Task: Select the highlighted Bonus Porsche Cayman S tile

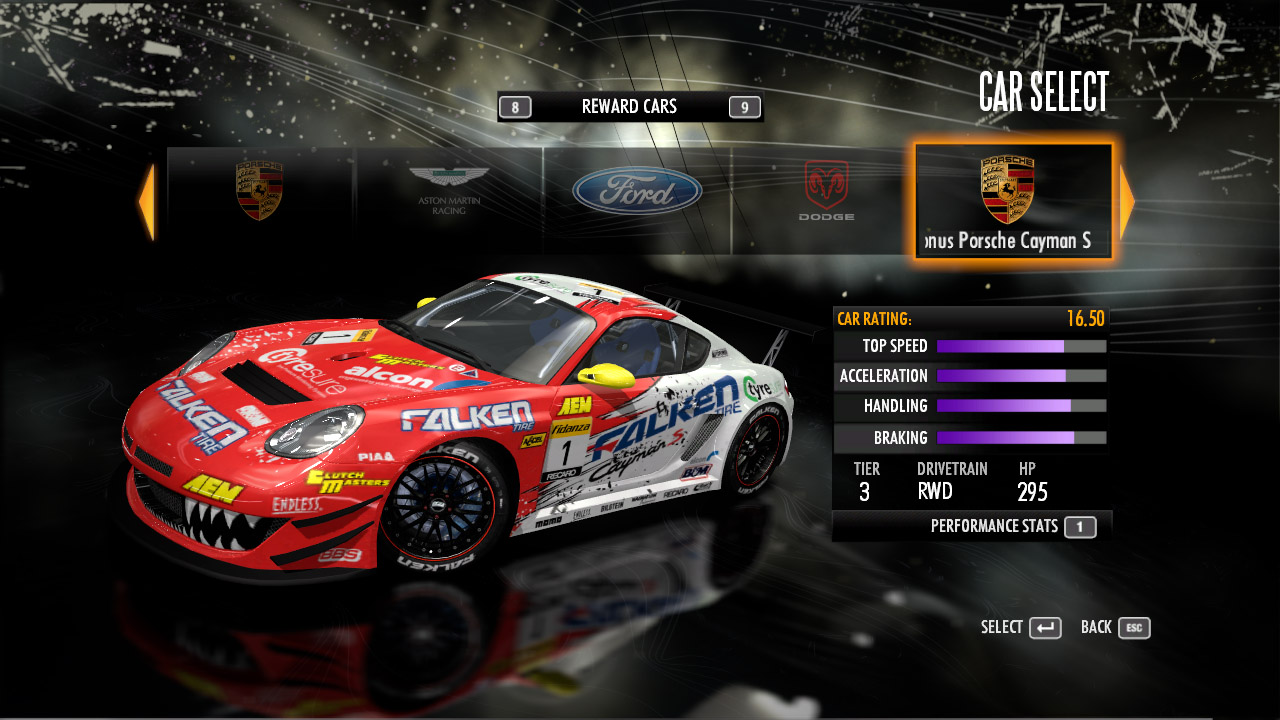Action: tap(1013, 201)
